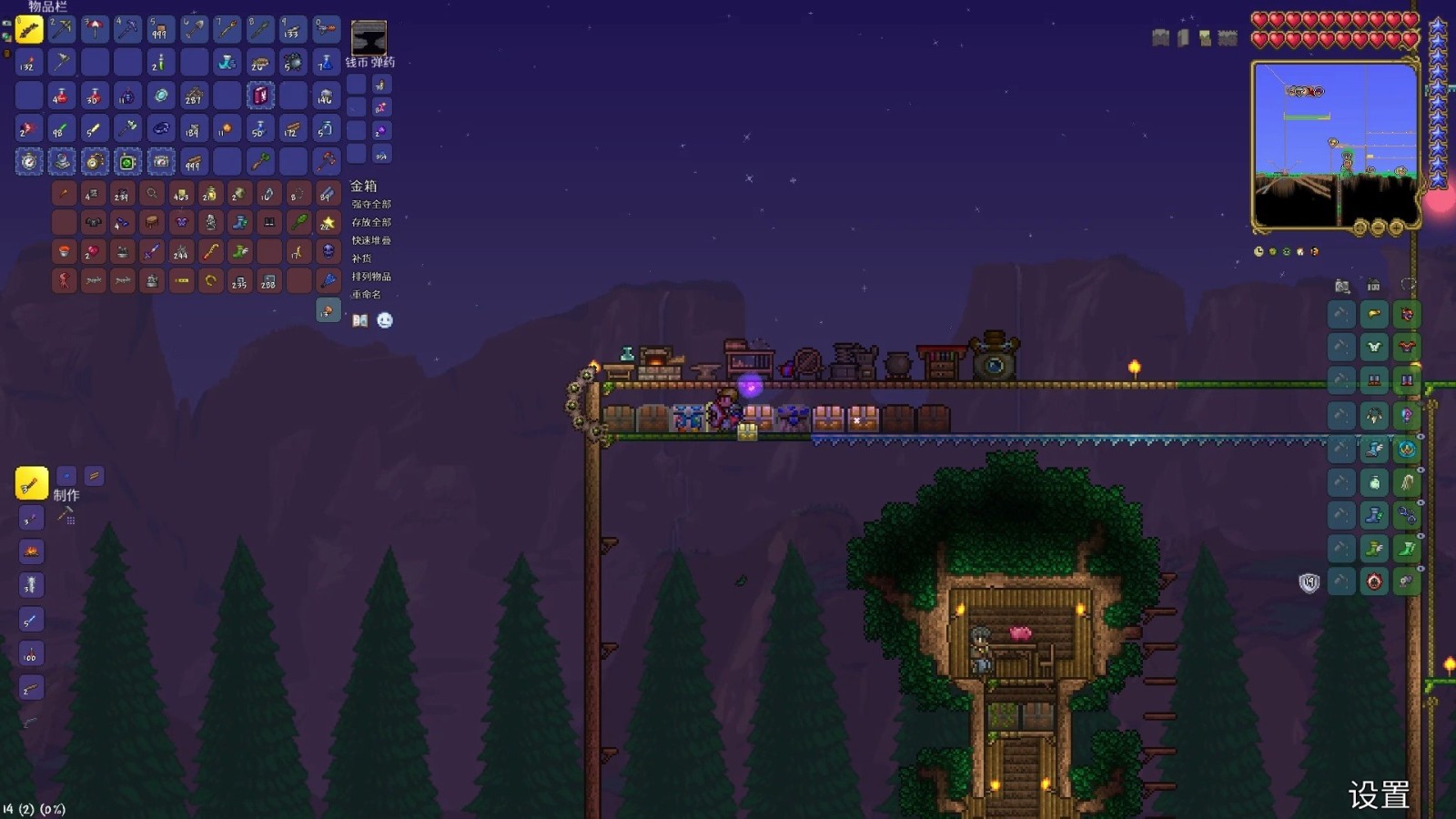The height and width of the screenshot is (819, 1456).
Task: Zoom out the minimap
Action: pyautogui.click(x=1378, y=227)
